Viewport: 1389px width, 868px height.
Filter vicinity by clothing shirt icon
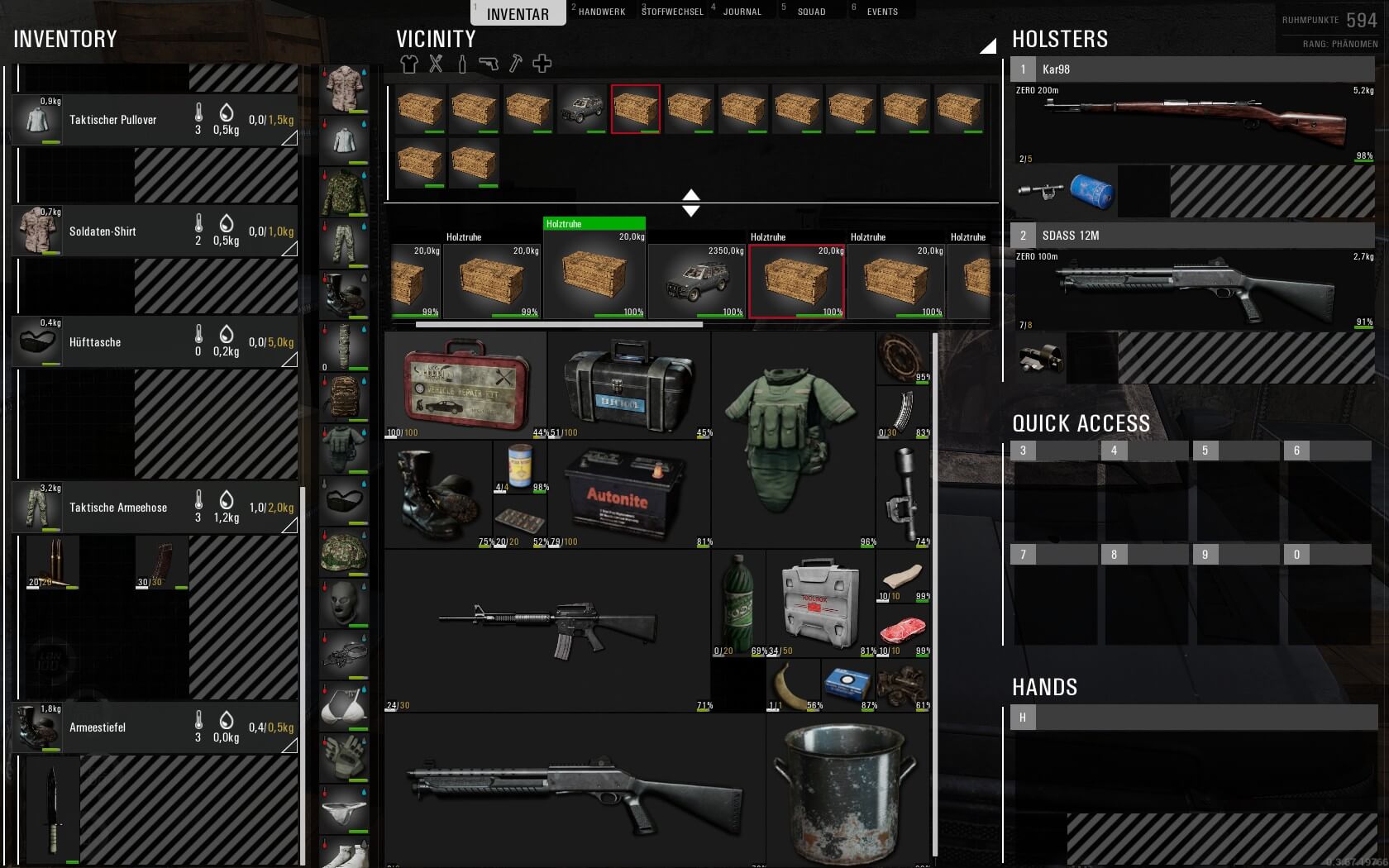pos(409,64)
